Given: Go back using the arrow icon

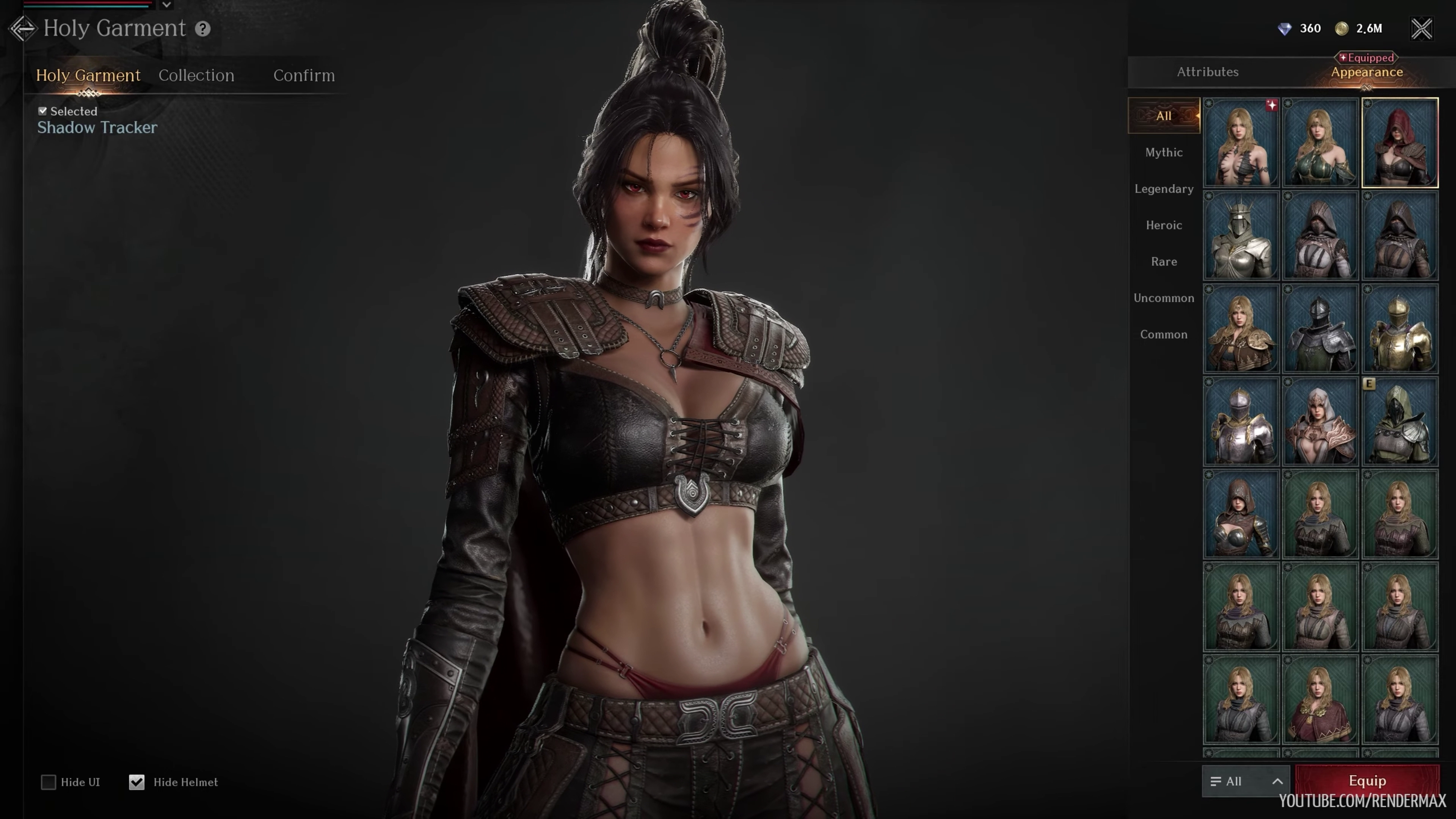Looking at the screenshot, I should [23, 28].
